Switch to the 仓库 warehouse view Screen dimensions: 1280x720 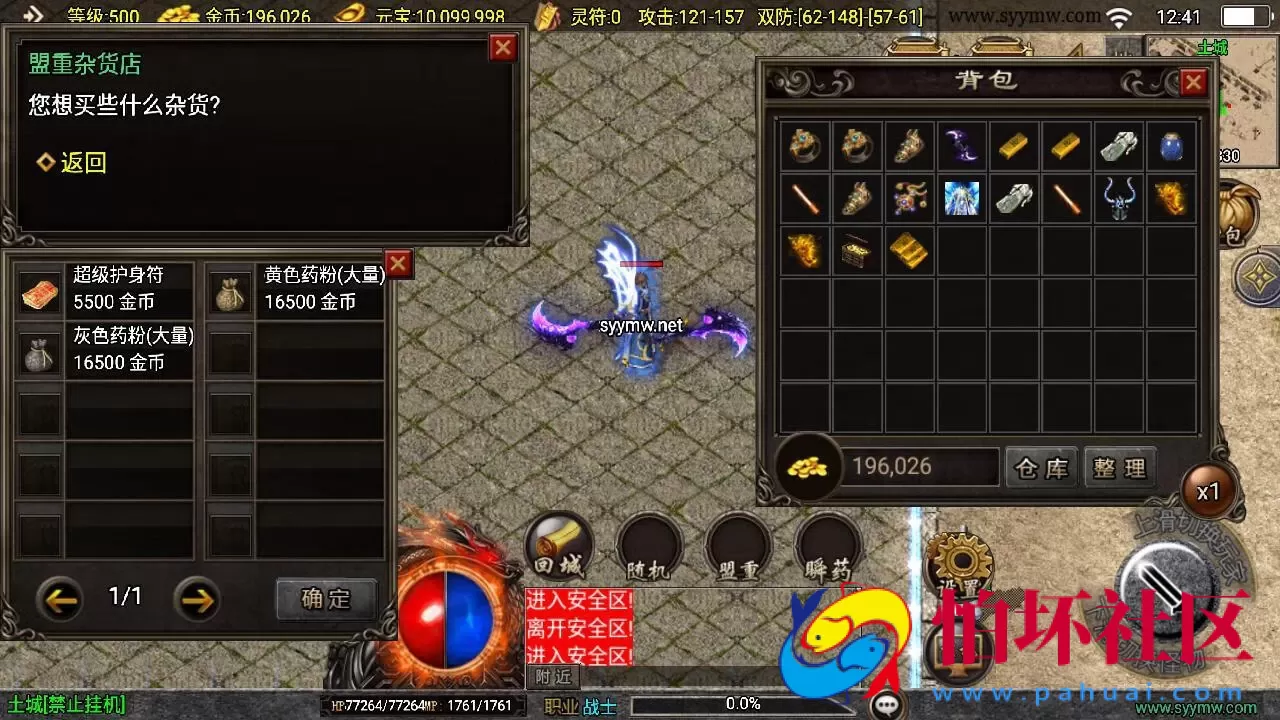coord(1041,466)
